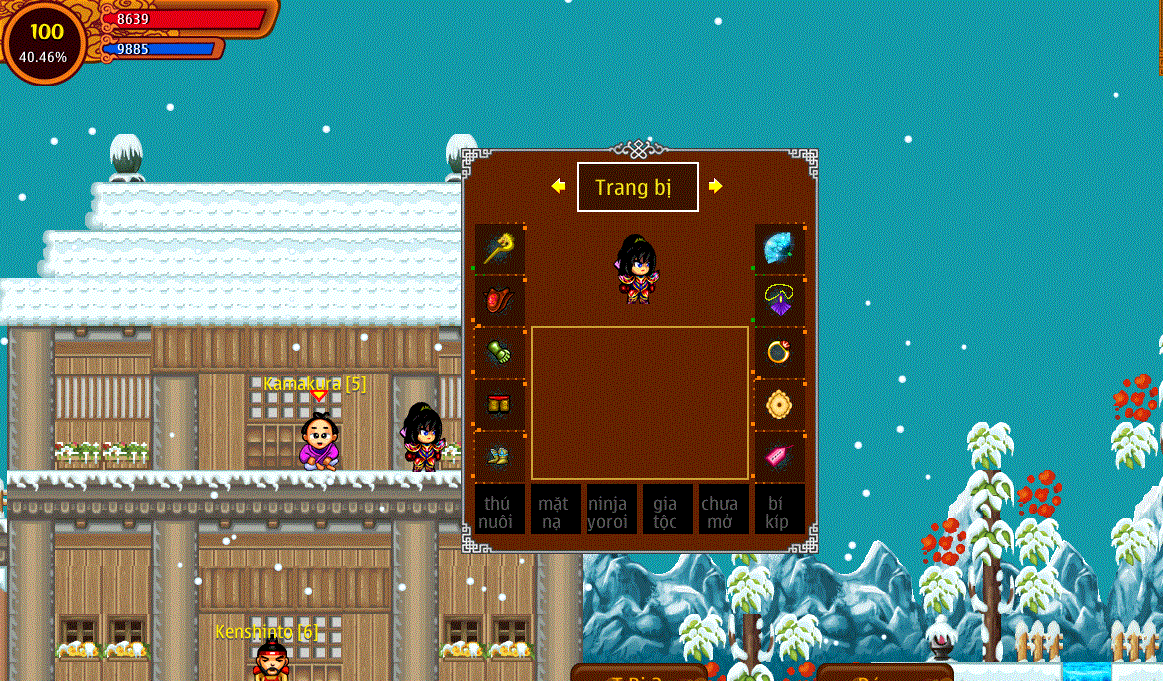Screen dimensions: 1163x681
Task: Click the chưa mở locked slot
Action: [720, 510]
